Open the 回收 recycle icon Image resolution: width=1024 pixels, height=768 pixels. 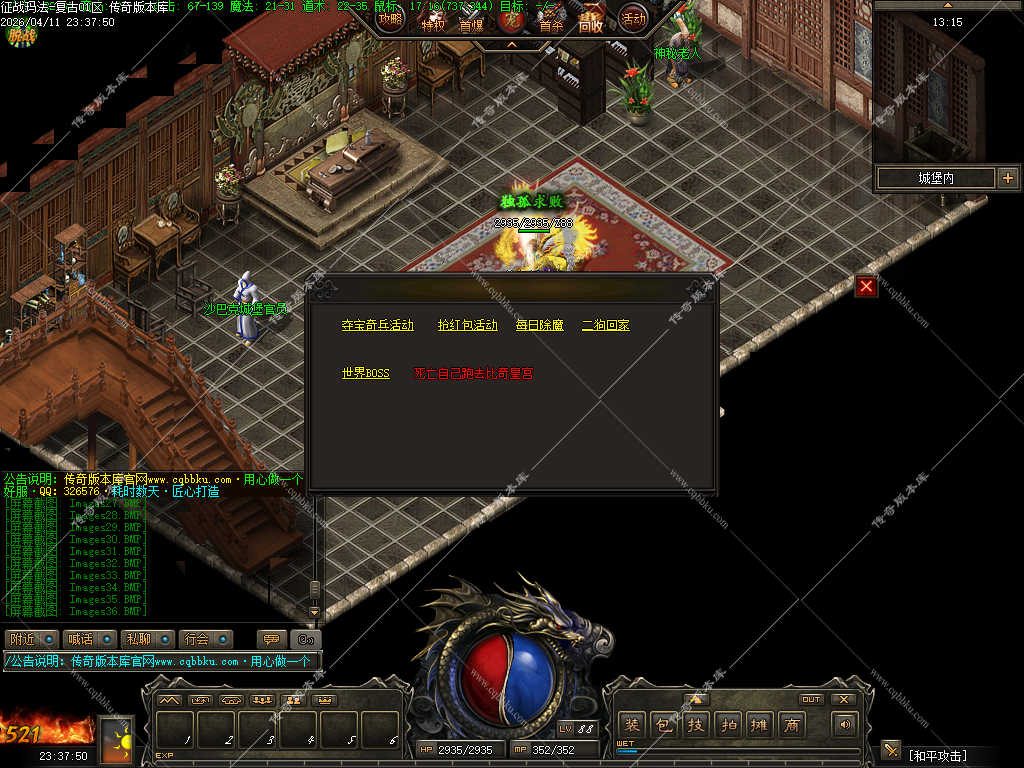tap(591, 22)
